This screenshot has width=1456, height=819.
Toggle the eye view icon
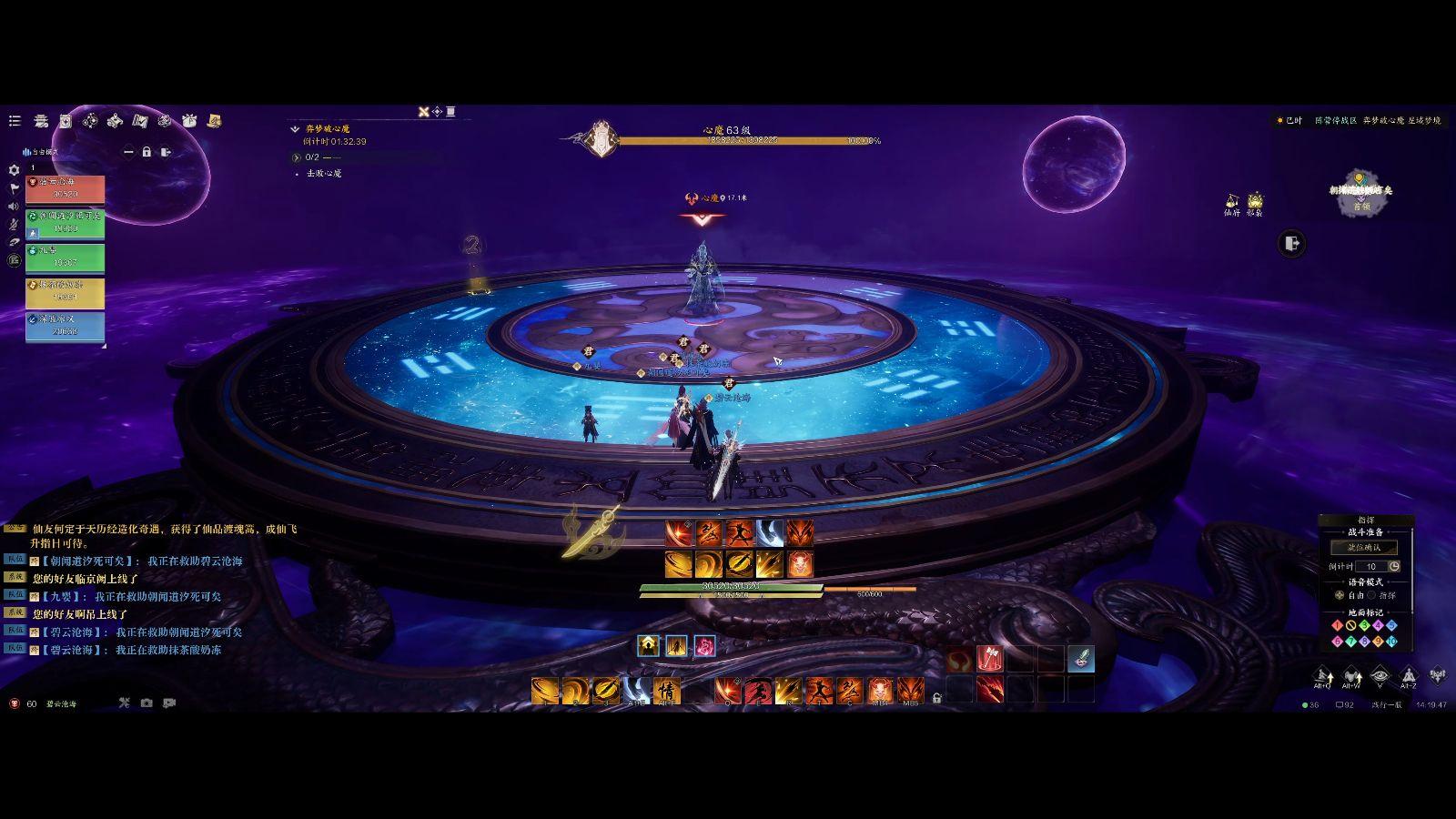(1380, 675)
